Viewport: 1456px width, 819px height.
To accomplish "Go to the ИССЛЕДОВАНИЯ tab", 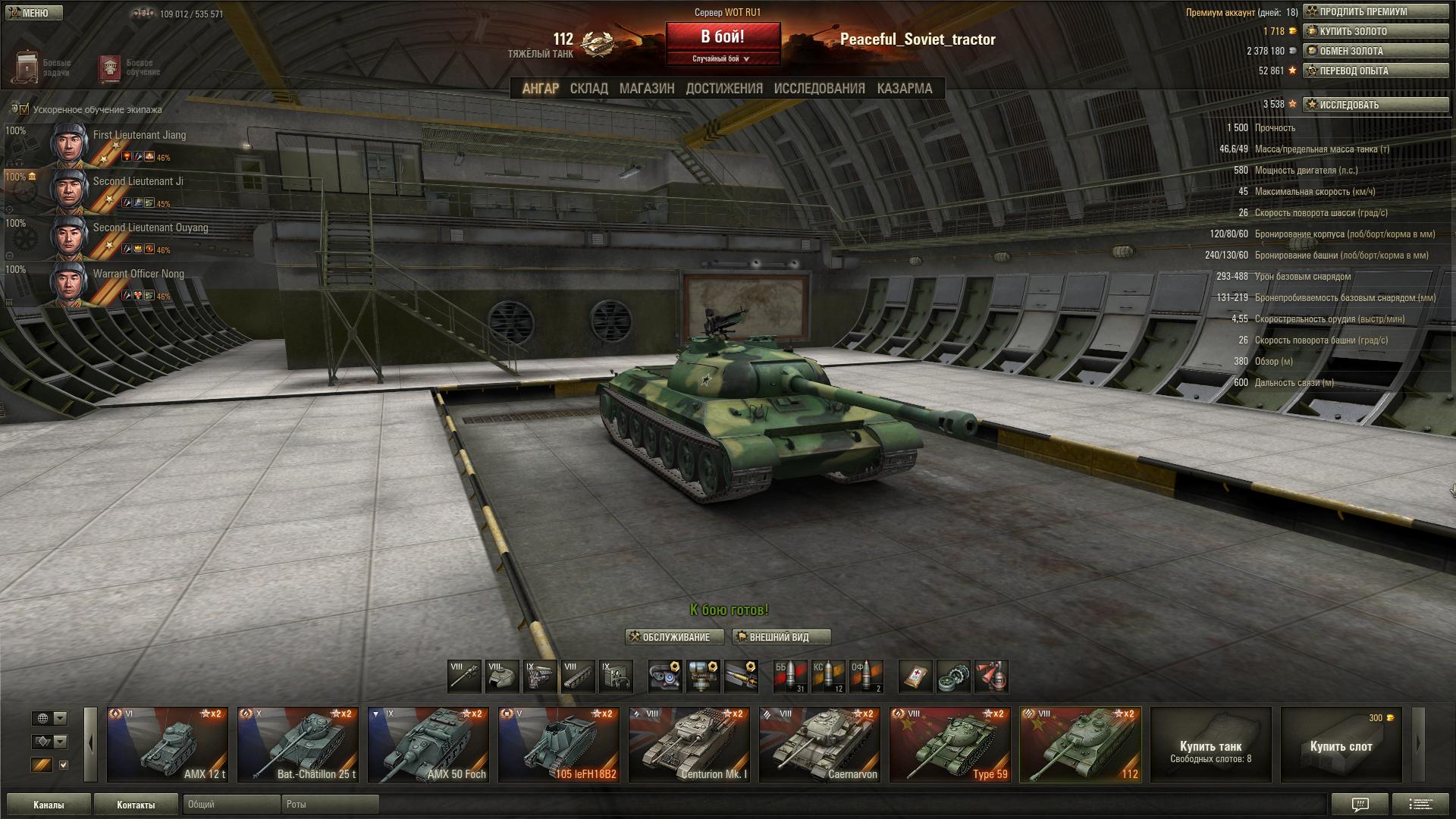I will pos(819,89).
